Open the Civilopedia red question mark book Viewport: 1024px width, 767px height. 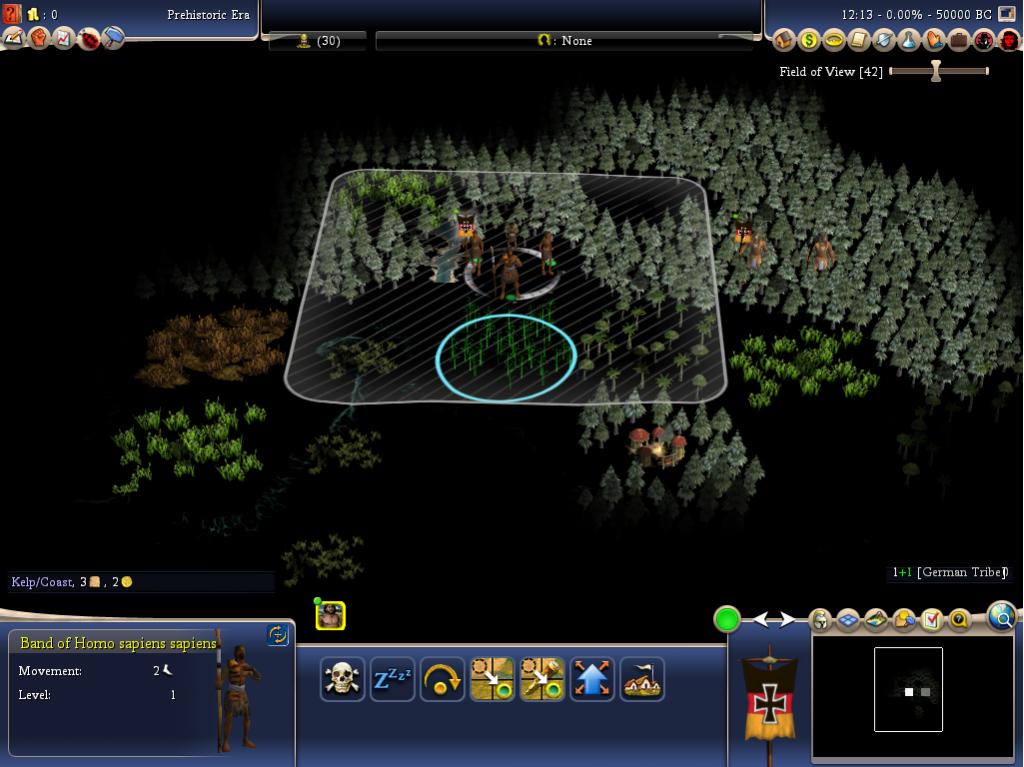click(x=12, y=14)
